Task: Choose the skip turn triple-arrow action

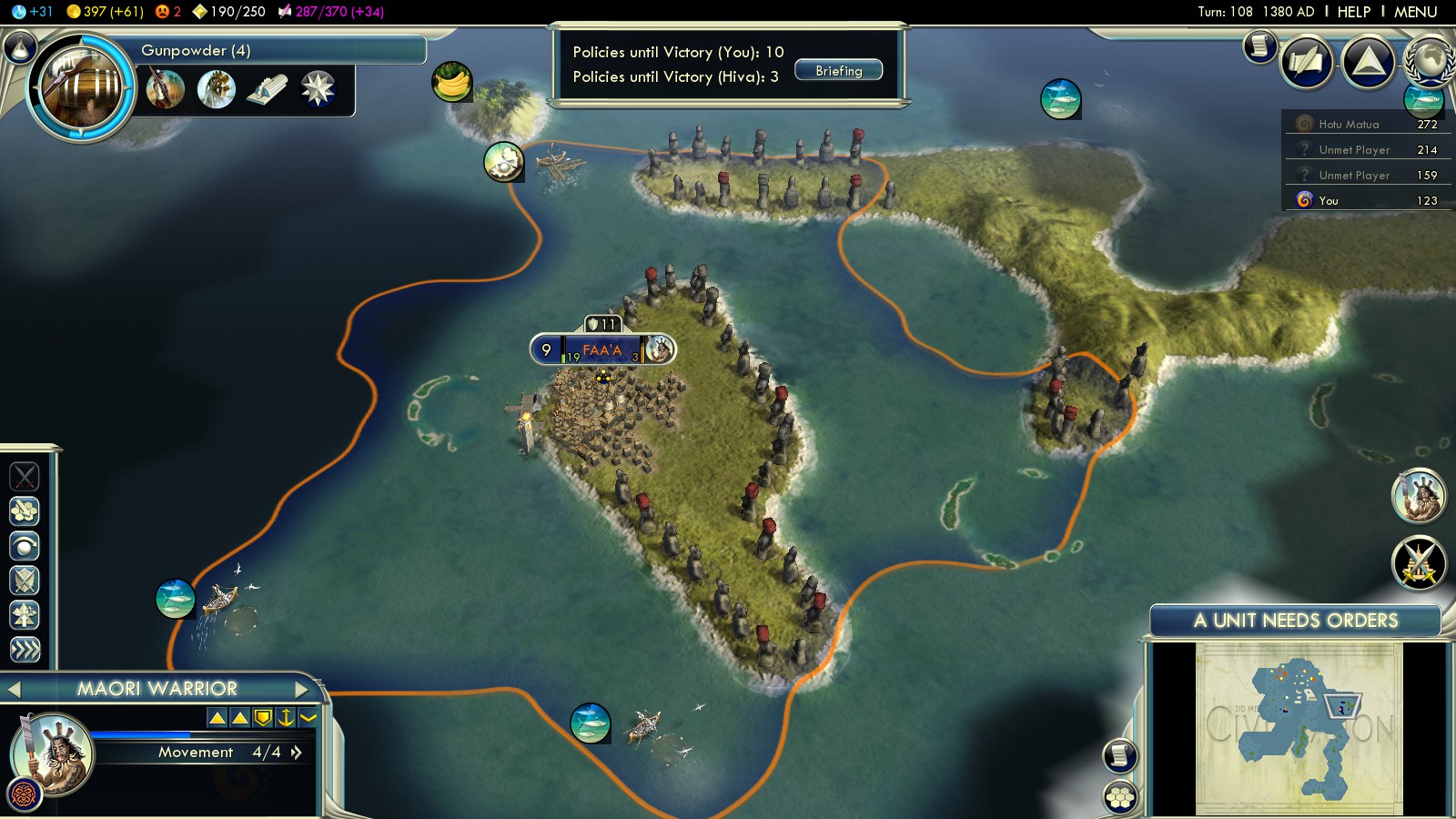Action: tap(25, 650)
